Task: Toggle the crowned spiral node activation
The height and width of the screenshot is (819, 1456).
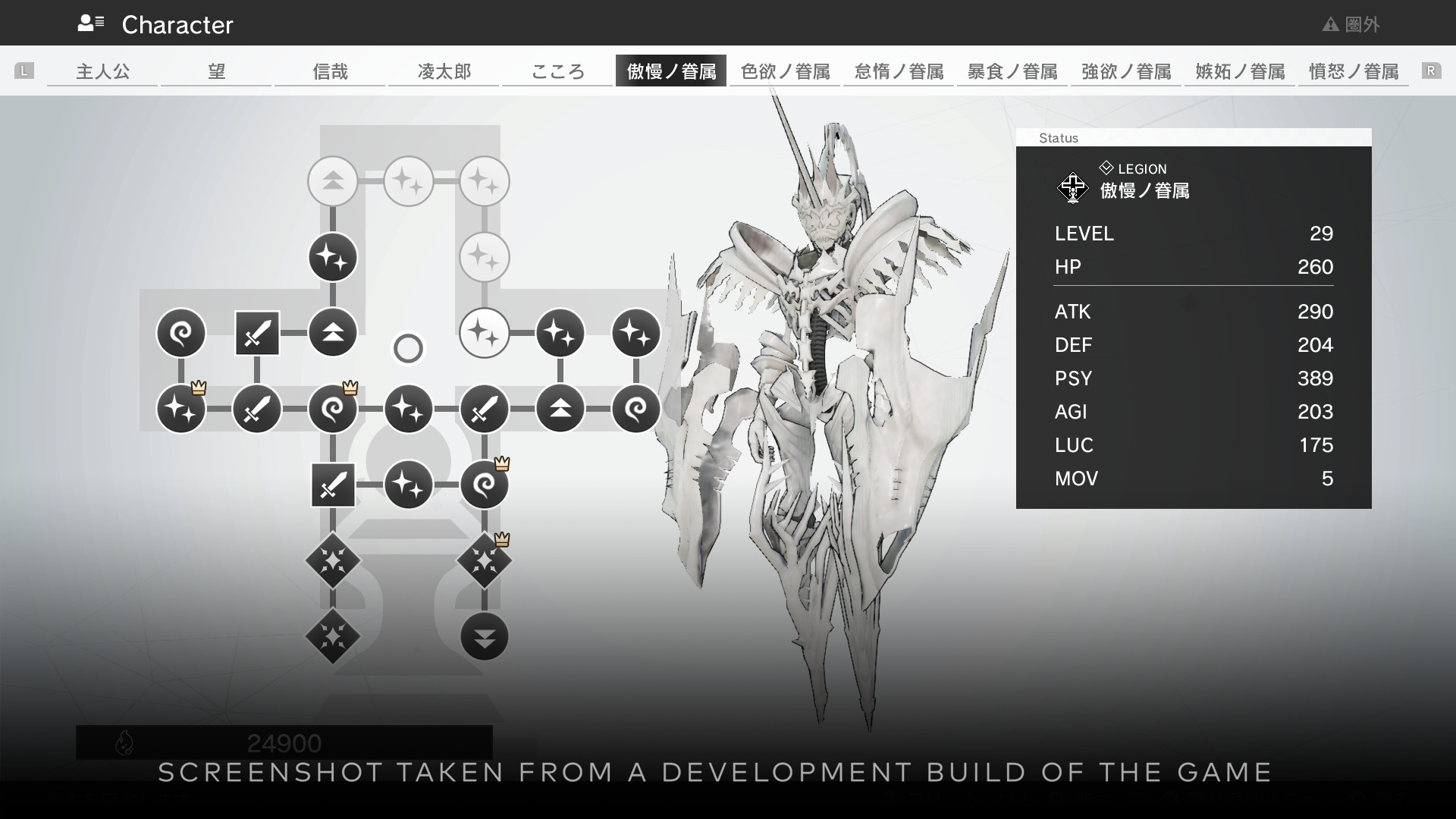Action: pyautogui.click(x=333, y=409)
